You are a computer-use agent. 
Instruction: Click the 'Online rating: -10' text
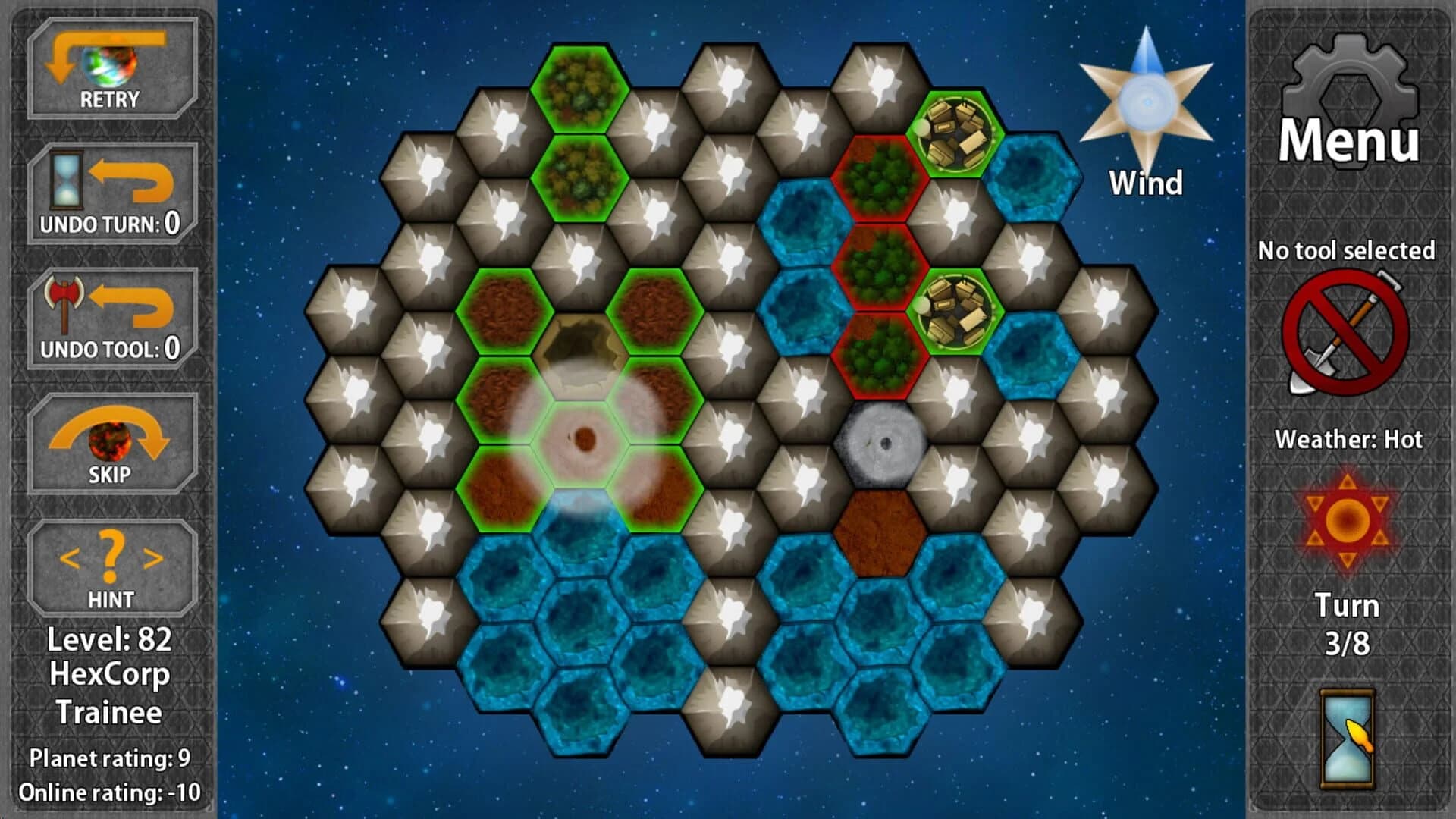[x=109, y=791]
